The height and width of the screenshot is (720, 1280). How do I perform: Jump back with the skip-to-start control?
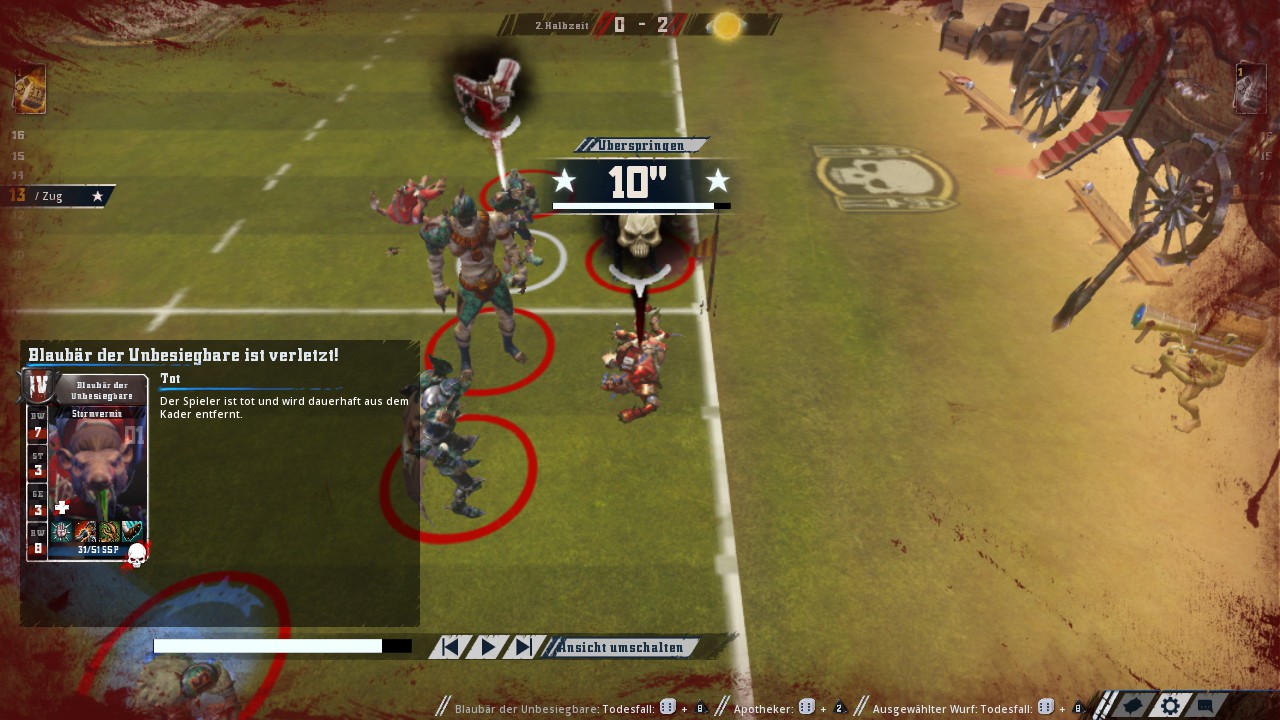point(451,647)
